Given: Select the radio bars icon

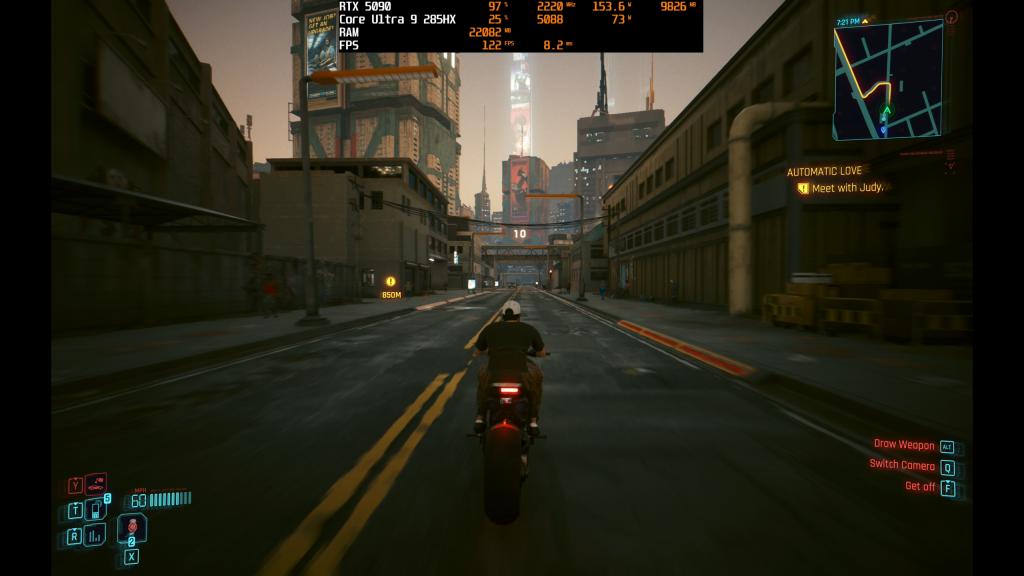Looking at the screenshot, I should (96, 536).
